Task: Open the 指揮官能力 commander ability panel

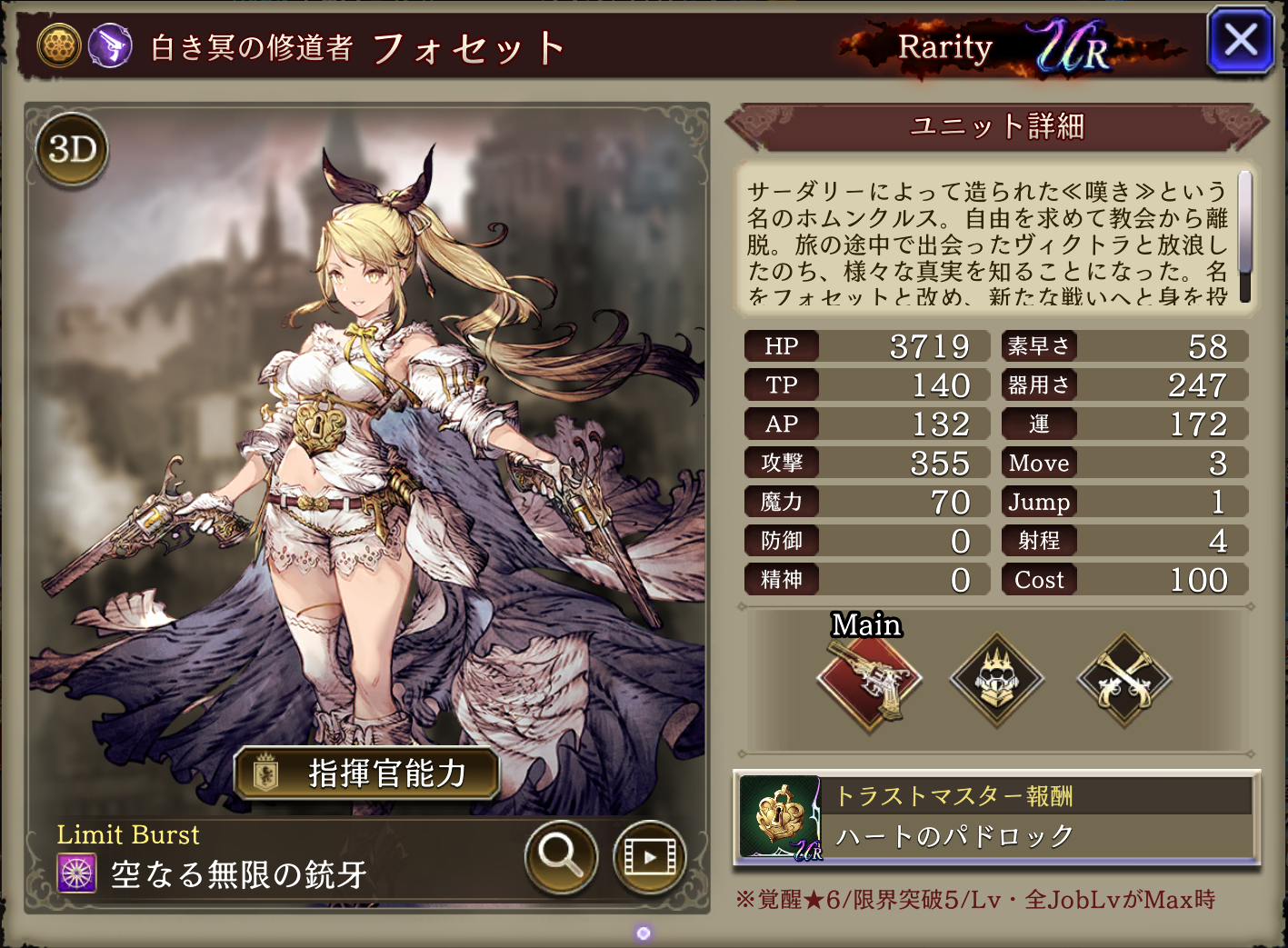Action: click(366, 773)
